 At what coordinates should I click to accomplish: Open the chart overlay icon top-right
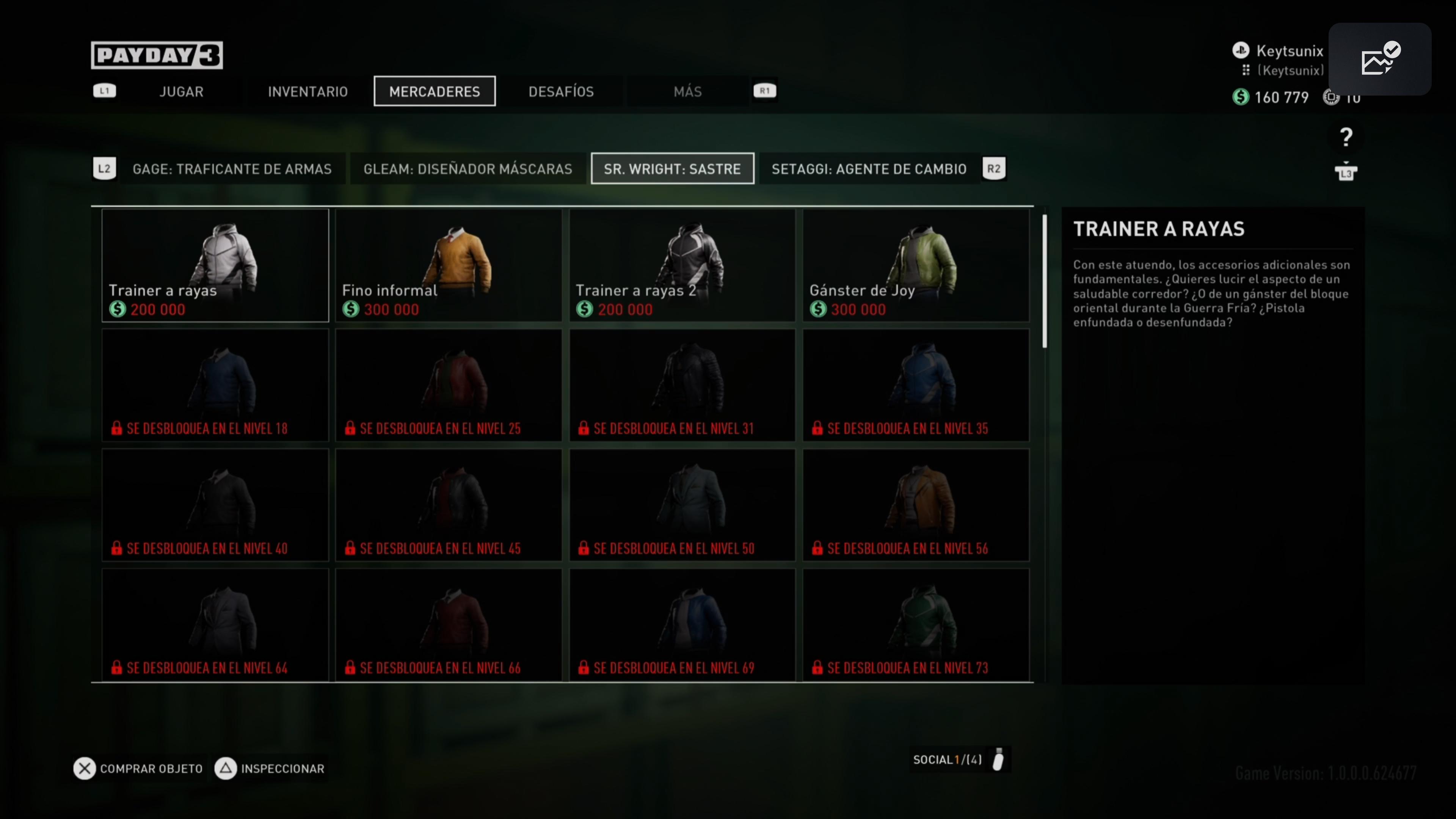pos(1379,60)
